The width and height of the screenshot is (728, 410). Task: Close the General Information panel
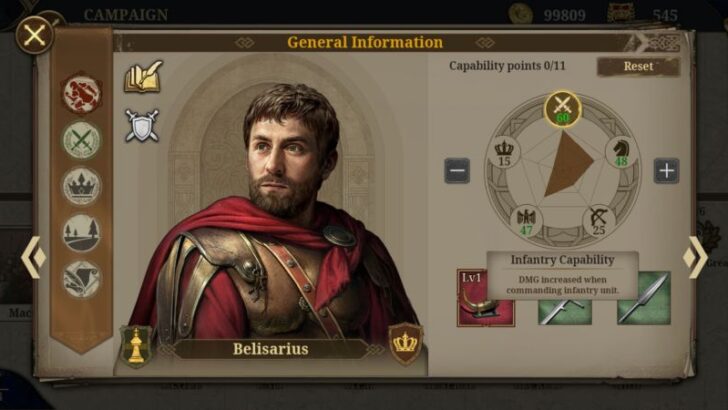[x=35, y=36]
